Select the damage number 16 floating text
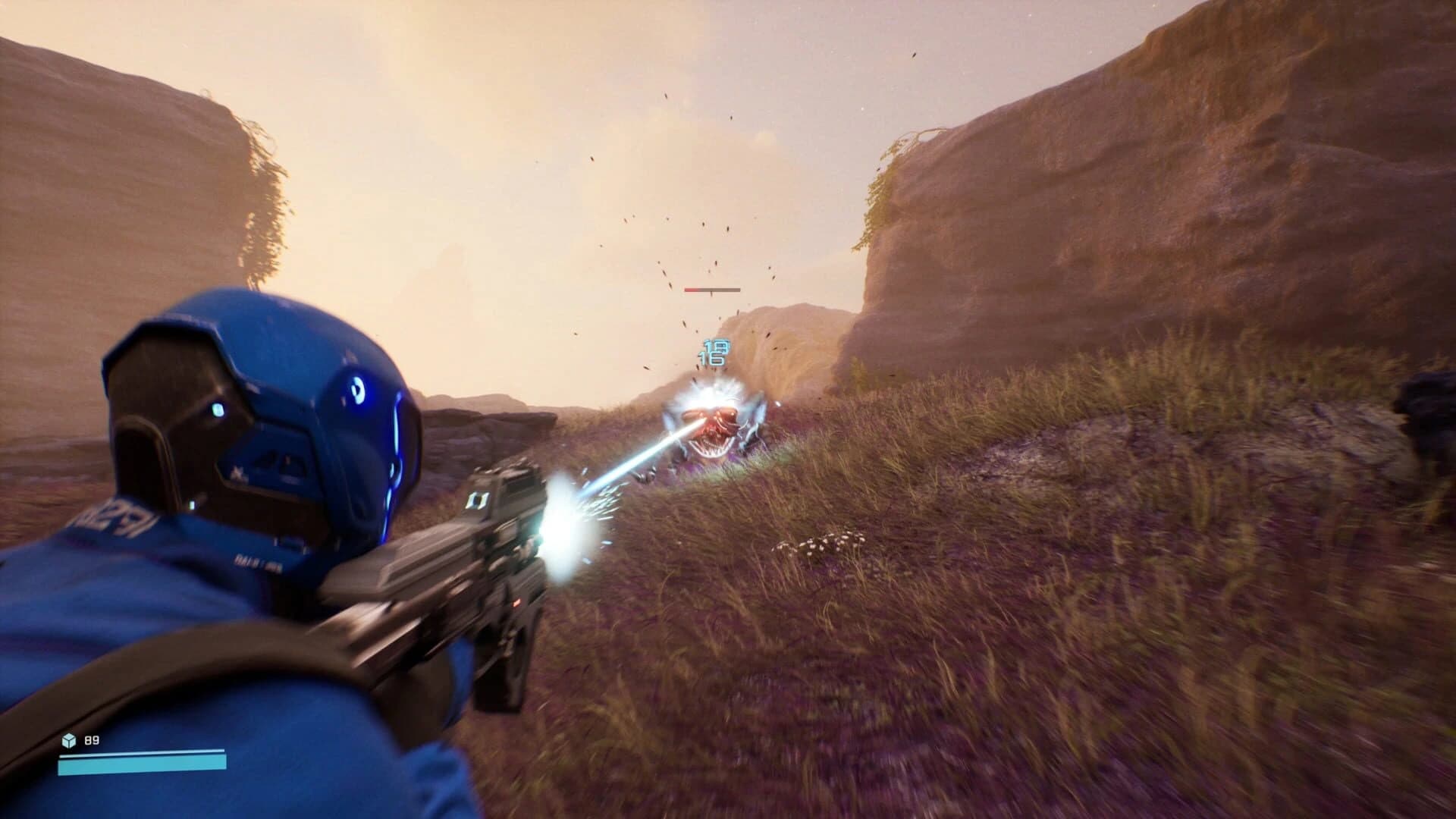The height and width of the screenshot is (819, 1456). click(710, 357)
